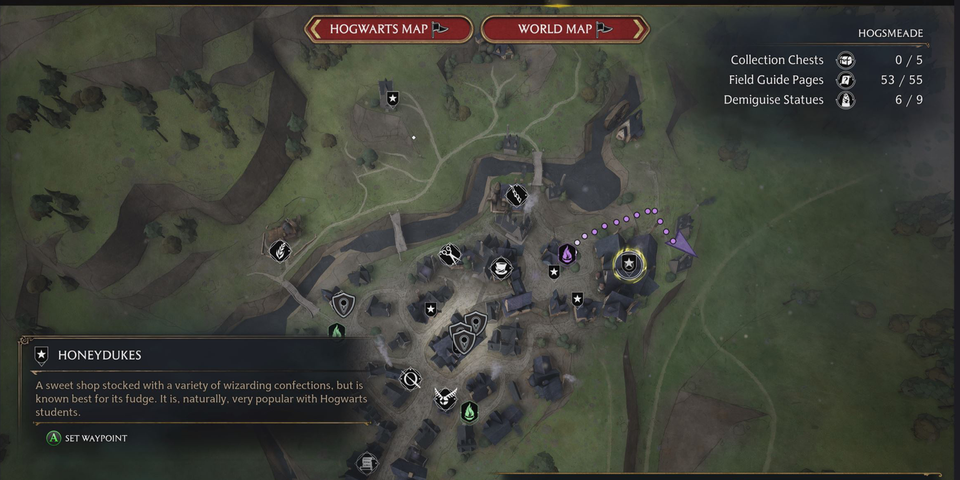Select the purple Floo Flame marker
Viewport: 960px width, 480px height.
click(x=567, y=254)
